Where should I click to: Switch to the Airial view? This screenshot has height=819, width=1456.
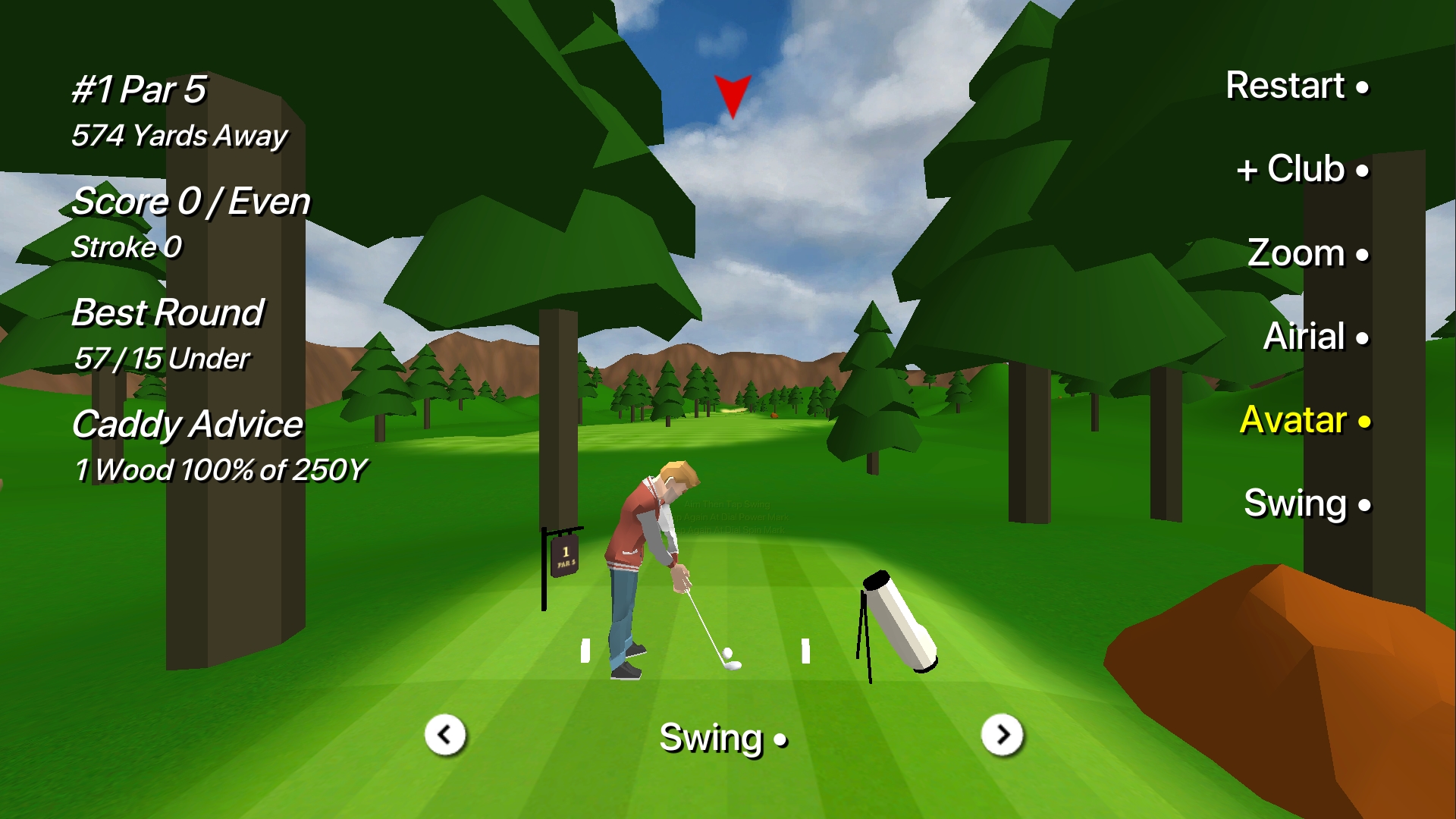[x=1315, y=337]
